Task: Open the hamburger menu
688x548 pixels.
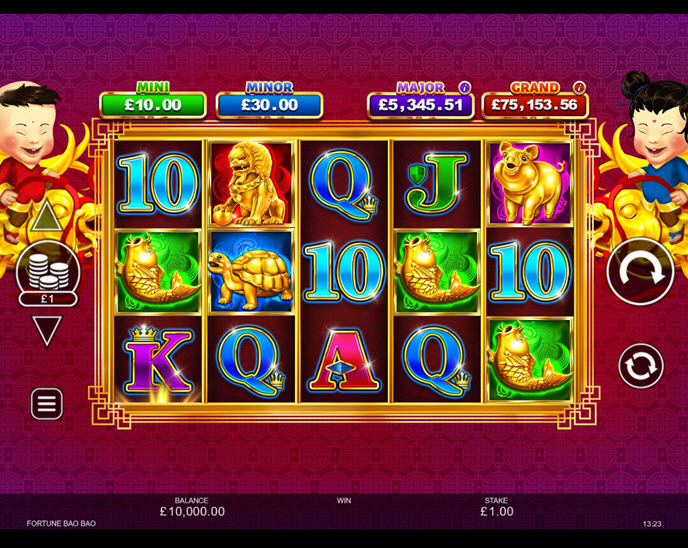Action: pos(47,403)
